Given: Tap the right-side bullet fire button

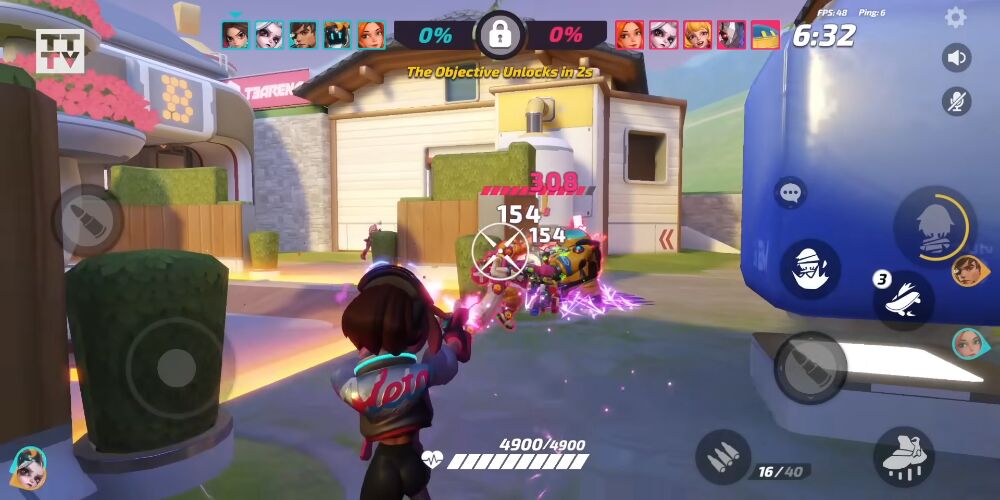Looking at the screenshot, I should tap(810, 368).
